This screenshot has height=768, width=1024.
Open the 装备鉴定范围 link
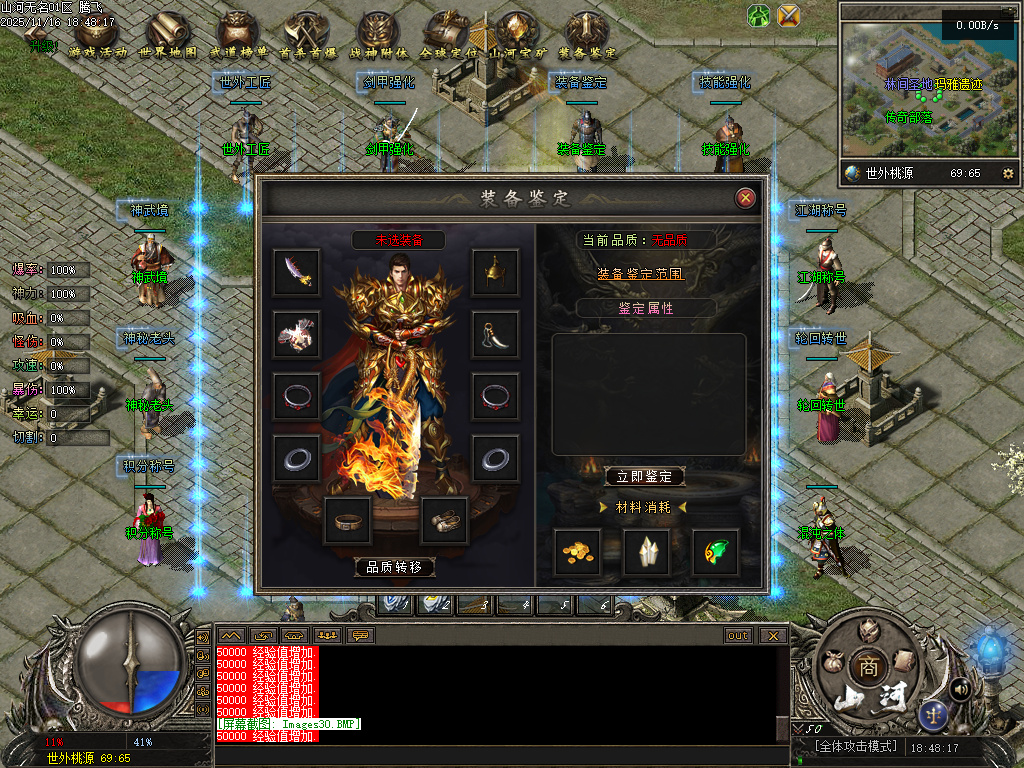pyautogui.click(x=641, y=273)
